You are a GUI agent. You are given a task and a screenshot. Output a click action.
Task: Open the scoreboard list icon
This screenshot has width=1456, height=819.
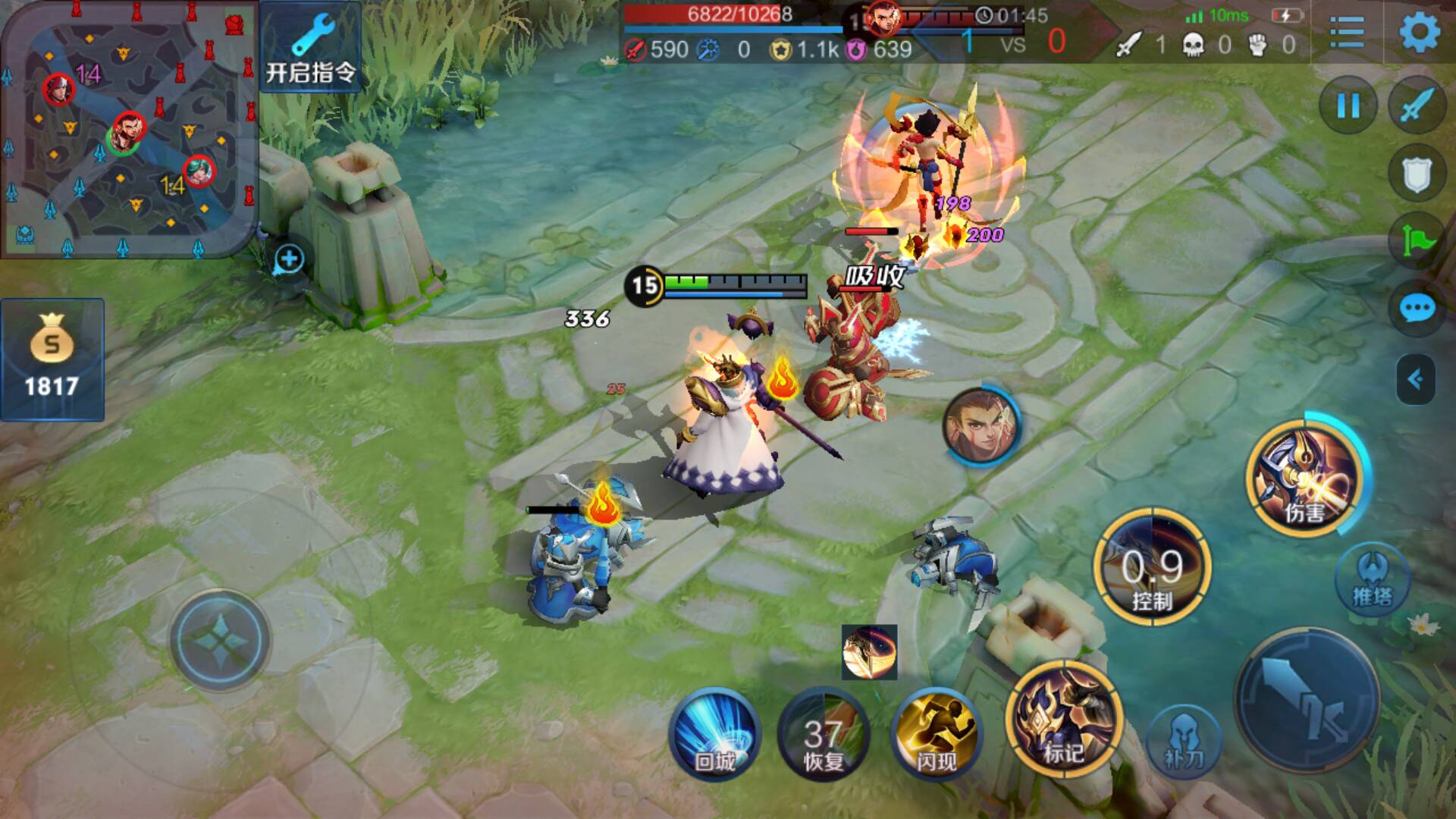1347,33
